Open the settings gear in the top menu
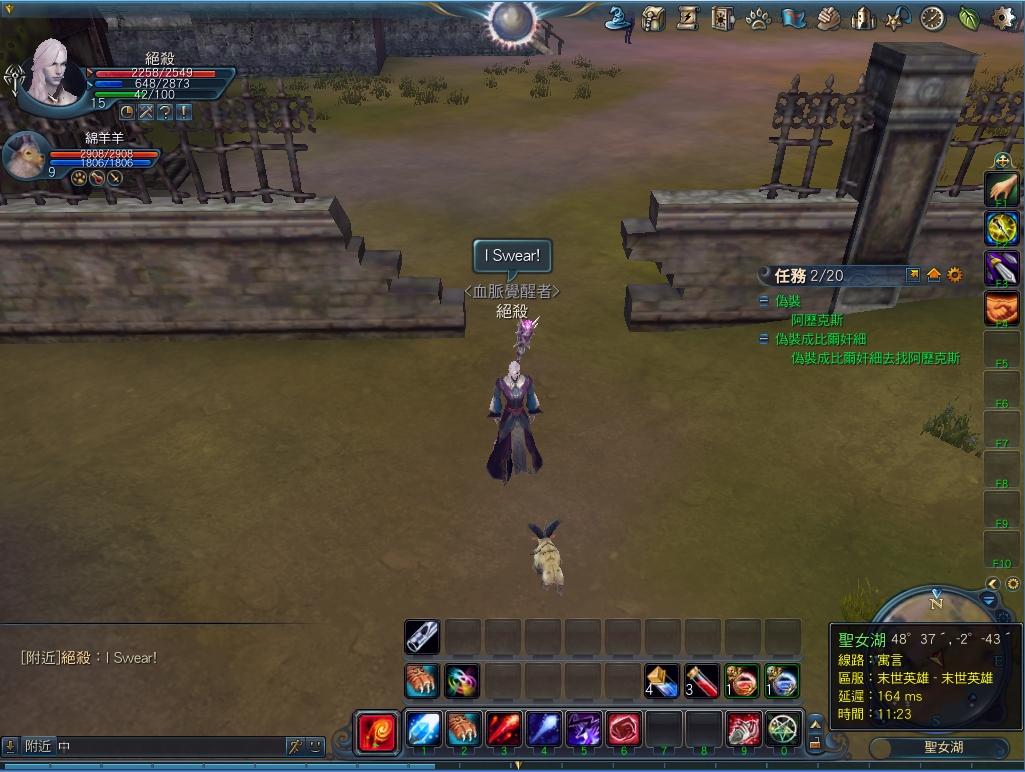The height and width of the screenshot is (772, 1025). point(1003,17)
